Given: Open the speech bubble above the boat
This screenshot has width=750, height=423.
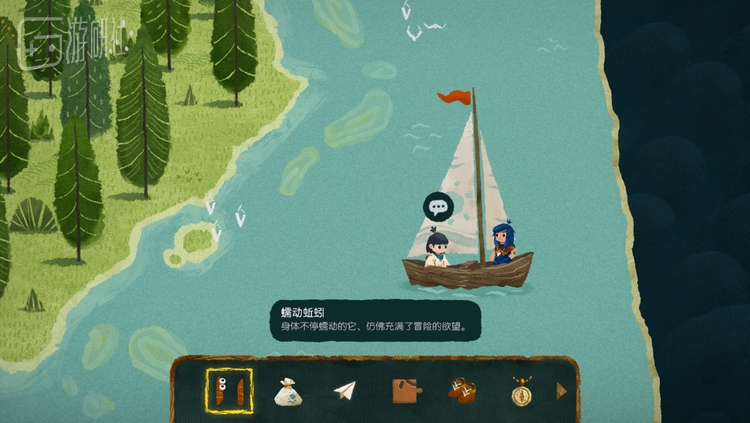Looking at the screenshot, I should click(438, 208).
